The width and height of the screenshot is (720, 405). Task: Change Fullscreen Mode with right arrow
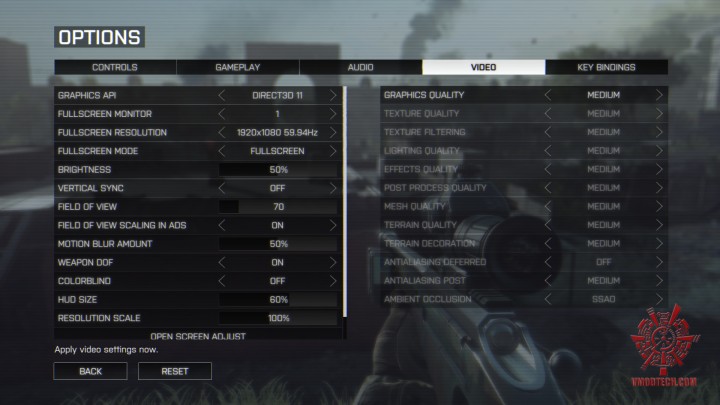(x=333, y=151)
